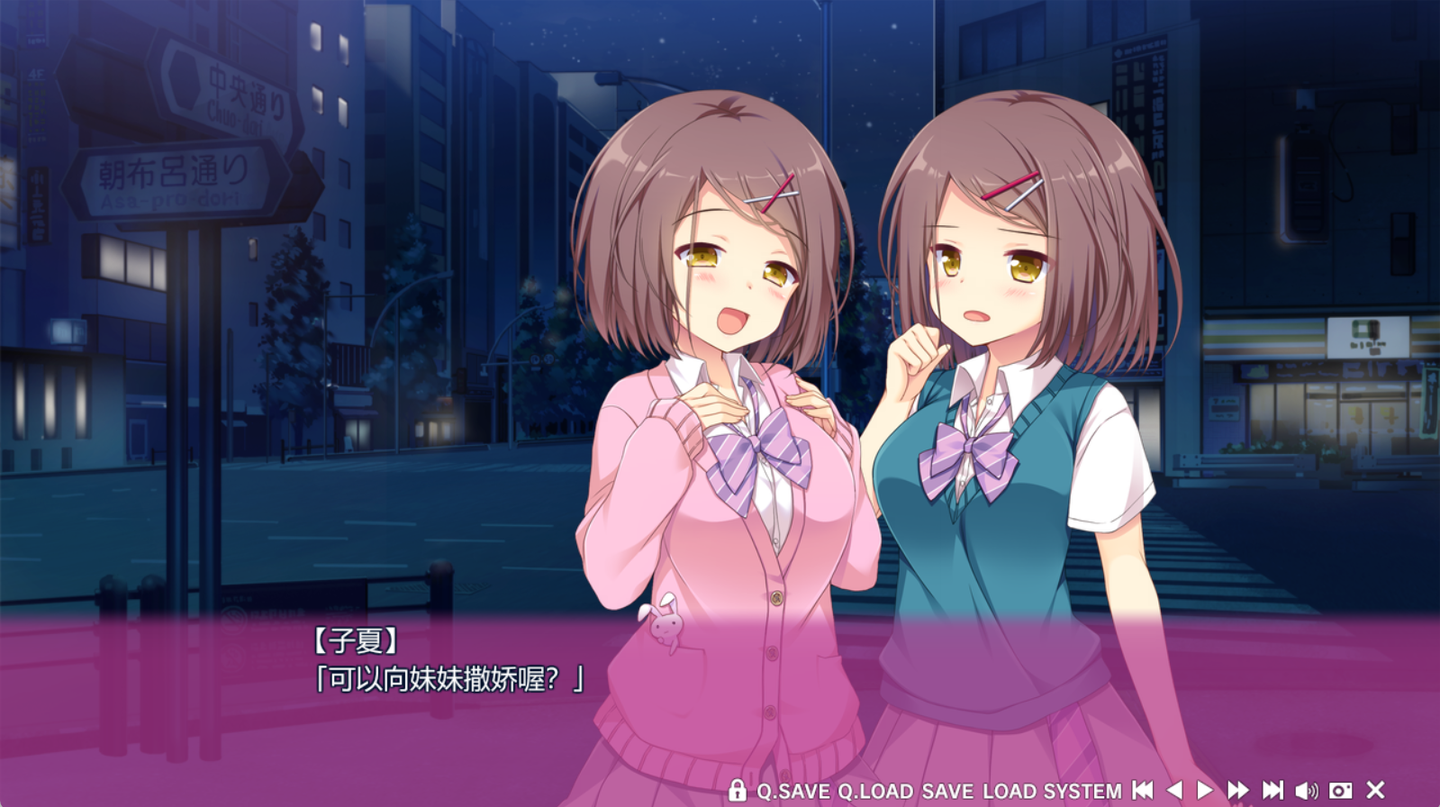Toggle the message window lock padlock

[737, 791]
